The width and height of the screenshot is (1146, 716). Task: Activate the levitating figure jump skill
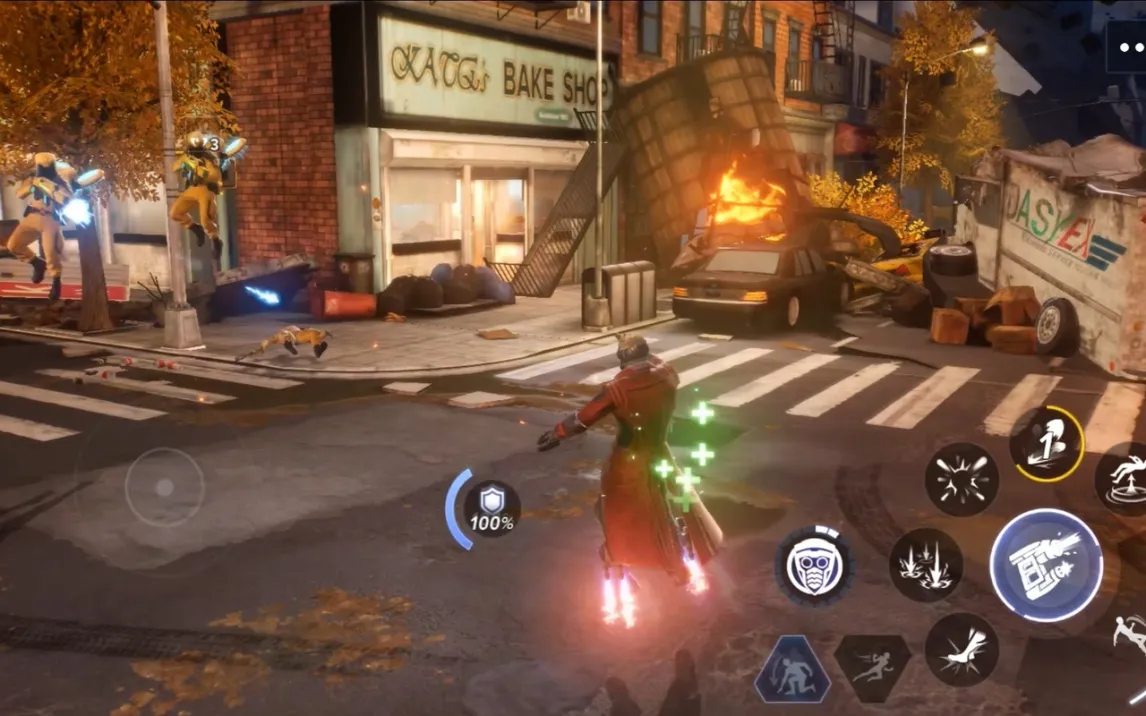coord(1125,479)
